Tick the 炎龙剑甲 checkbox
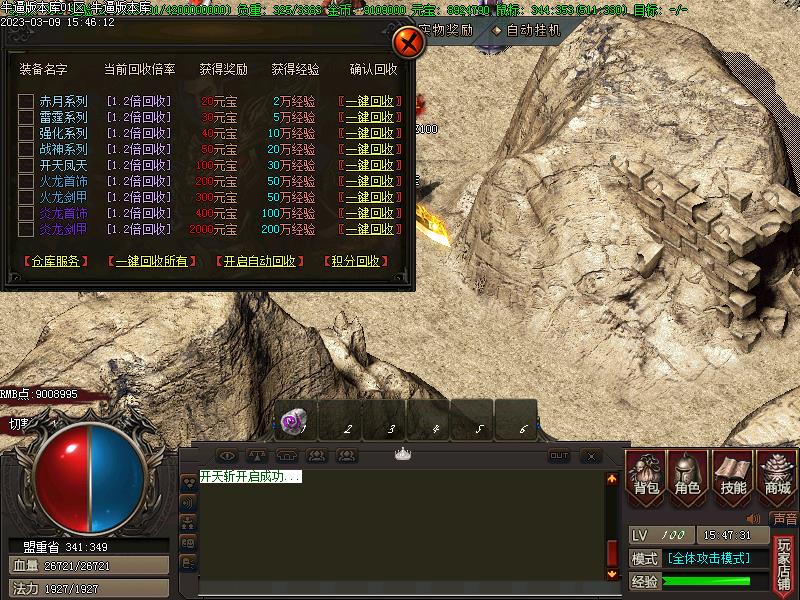Image resolution: width=800 pixels, height=600 pixels. coord(27,229)
